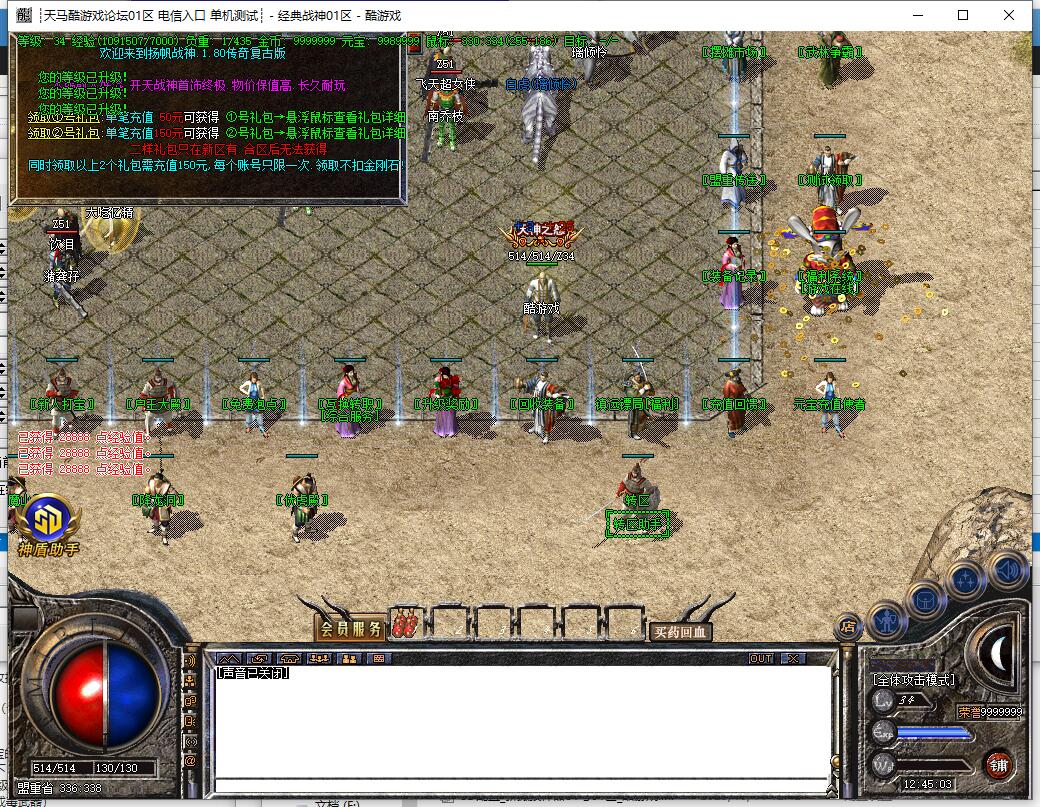Click the red 铺 stall button

tap(996, 765)
